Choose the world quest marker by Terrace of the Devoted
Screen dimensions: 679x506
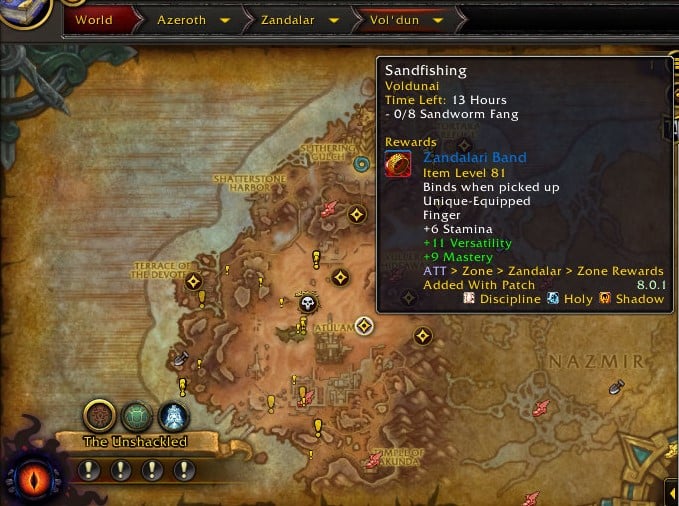click(194, 281)
